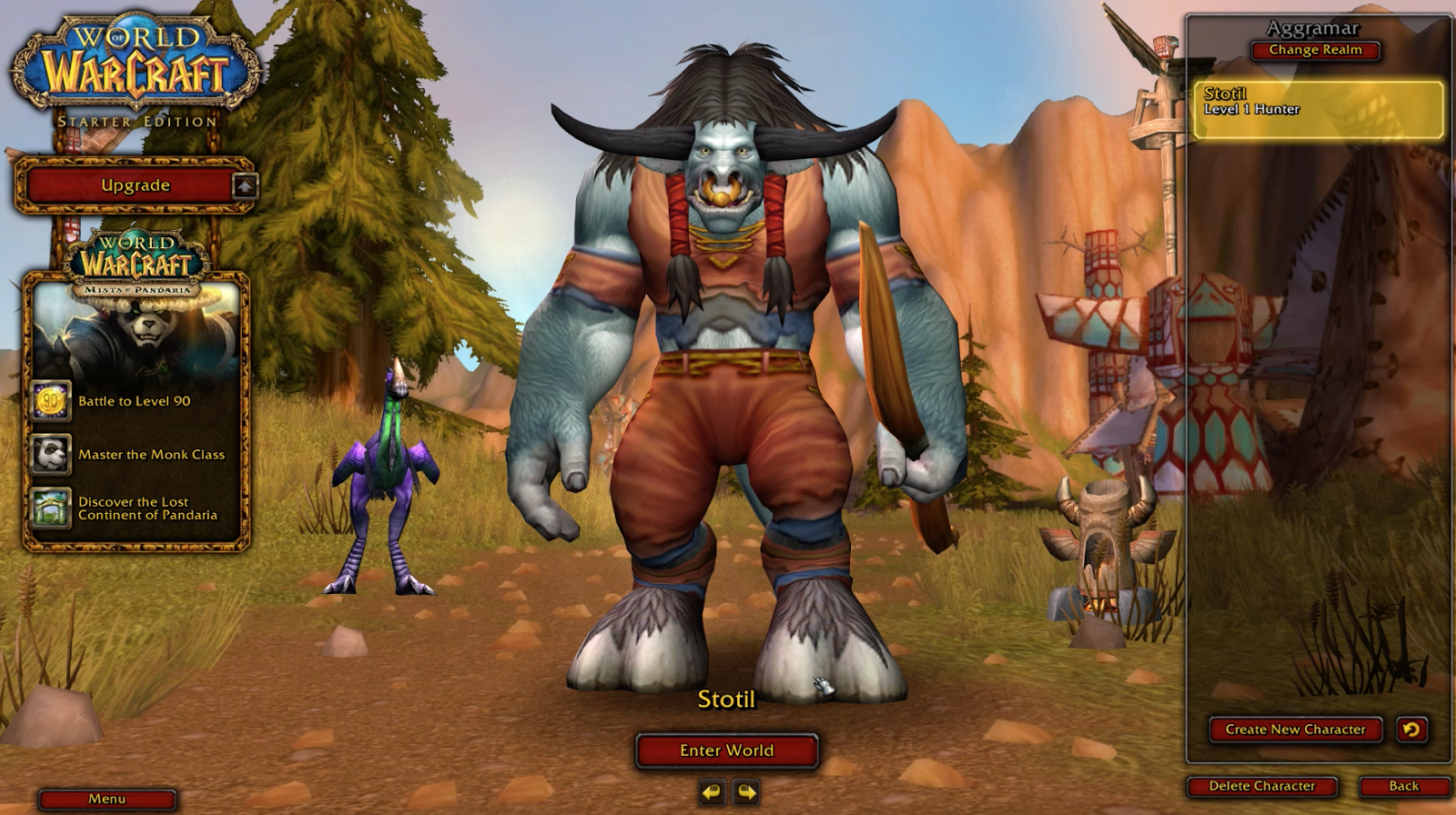Create New Character
The height and width of the screenshot is (815, 1456).
(x=1295, y=729)
